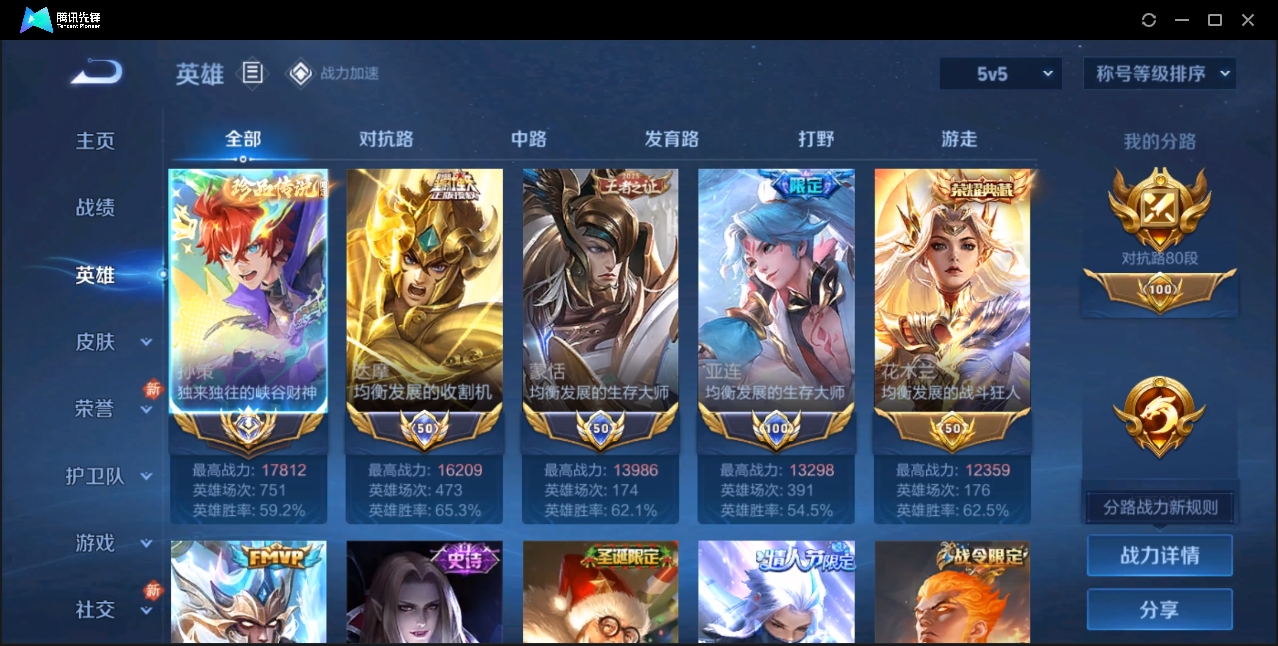
Task: Open the 称号等级排序 sort dropdown
Action: (x=1160, y=73)
